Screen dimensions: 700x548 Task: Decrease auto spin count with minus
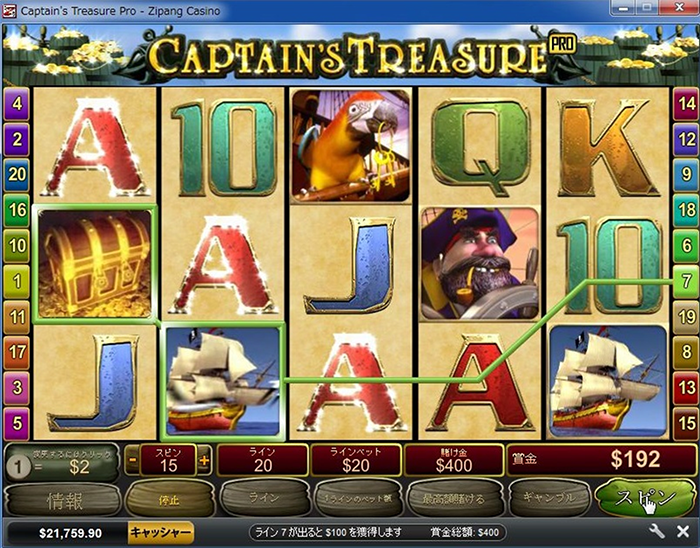[x=133, y=461]
